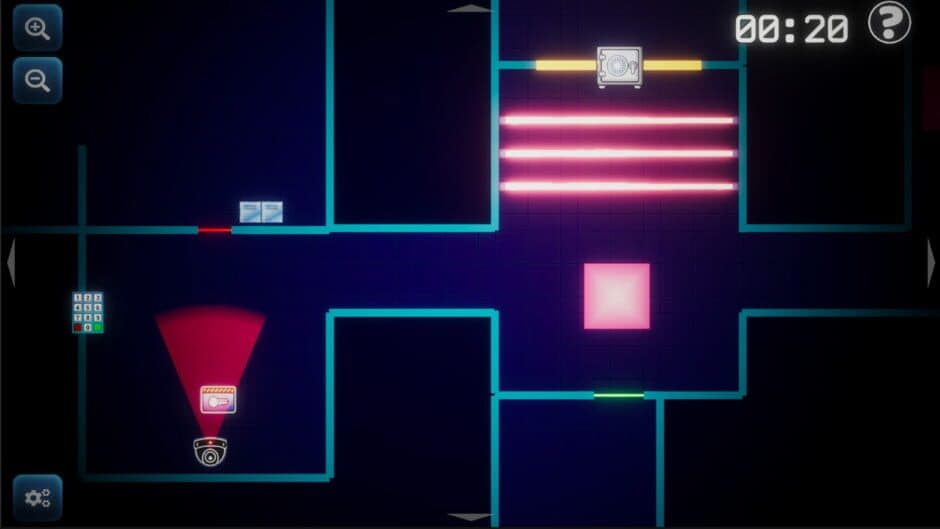
Task: Click the top edge scroll arrow
Action: [x=469, y=8]
